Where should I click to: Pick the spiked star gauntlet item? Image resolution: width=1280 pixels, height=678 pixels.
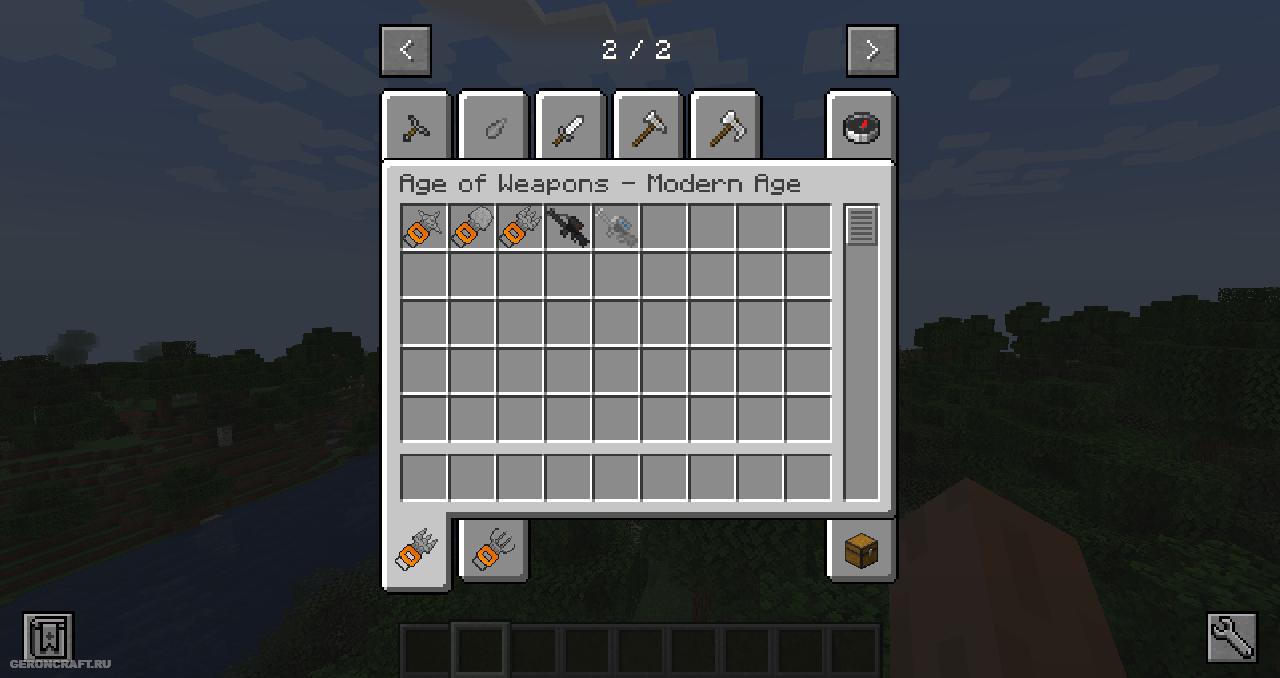click(x=424, y=227)
